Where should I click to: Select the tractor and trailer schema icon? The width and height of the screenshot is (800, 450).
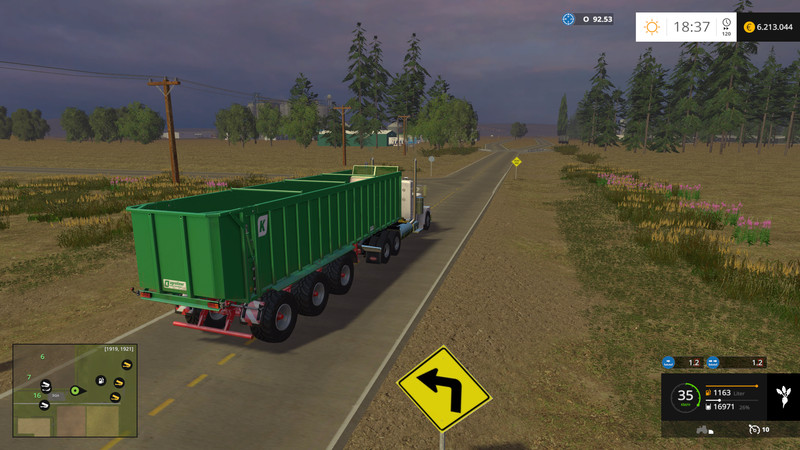coord(705,430)
